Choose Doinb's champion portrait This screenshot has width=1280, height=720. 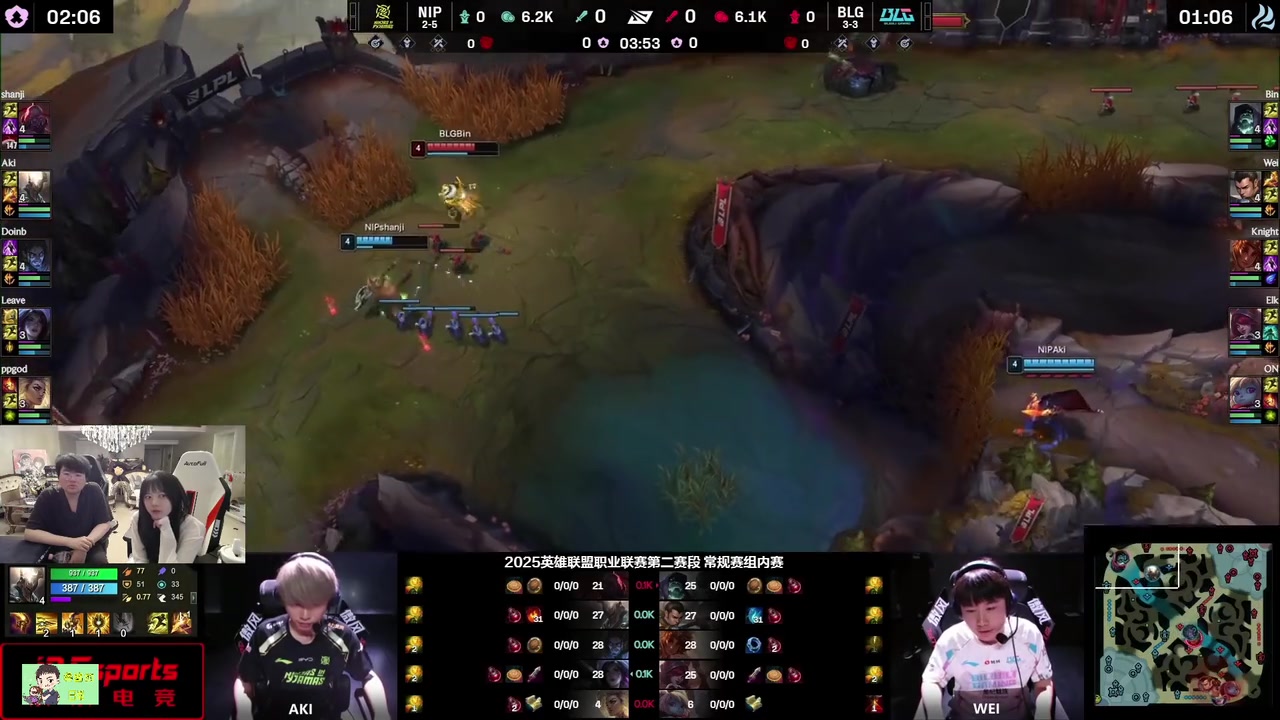click(34, 257)
